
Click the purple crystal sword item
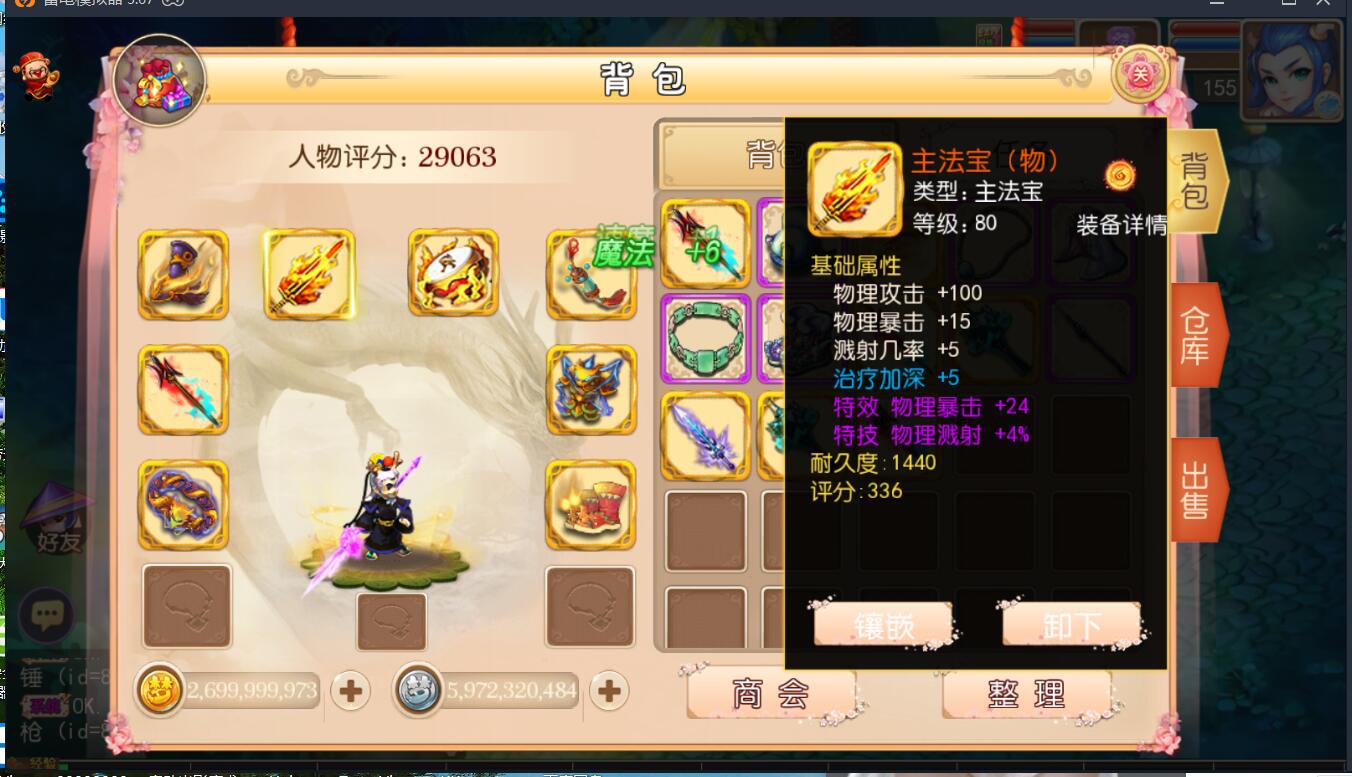point(705,437)
